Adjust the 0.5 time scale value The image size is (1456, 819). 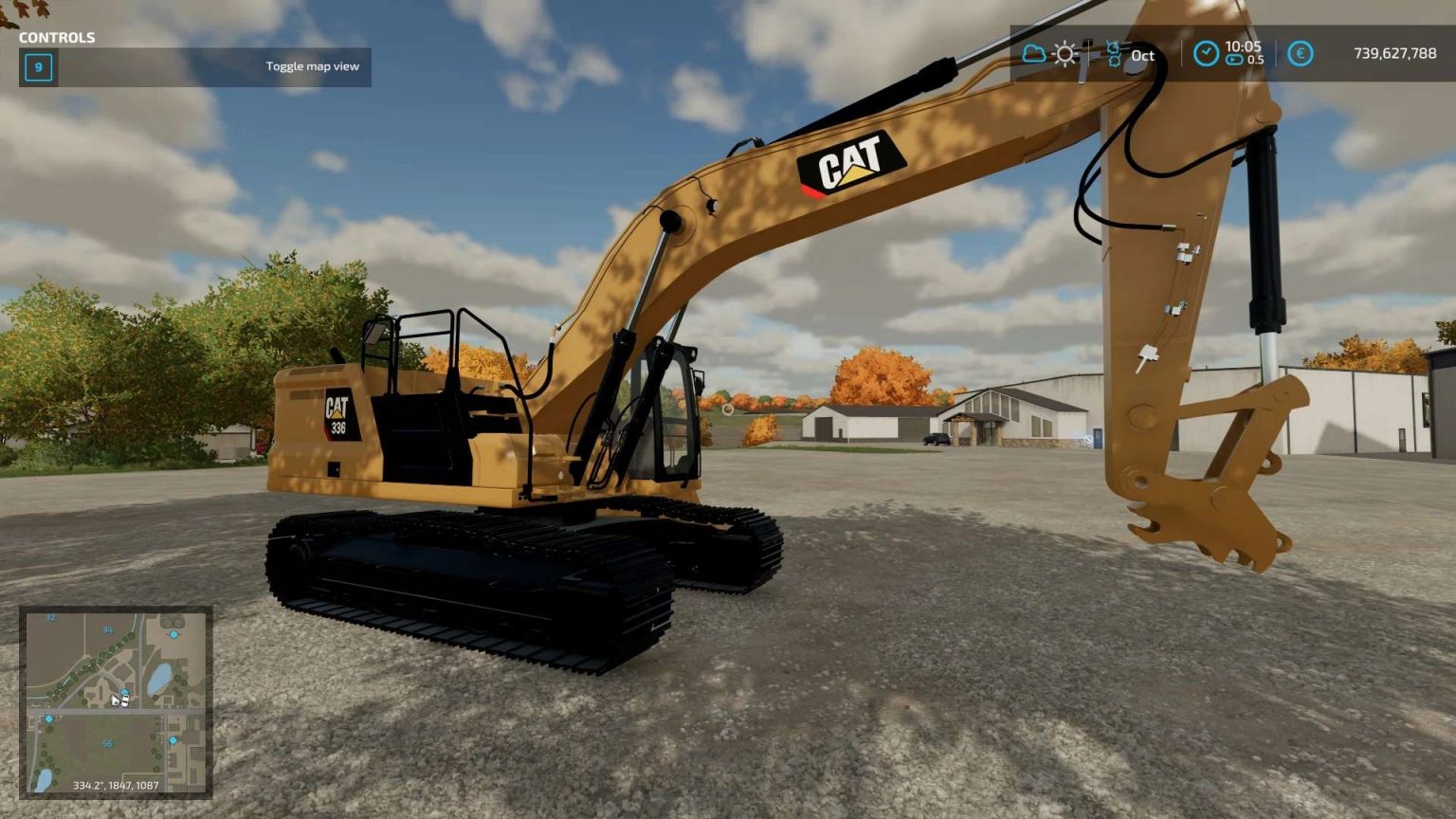point(1255,59)
